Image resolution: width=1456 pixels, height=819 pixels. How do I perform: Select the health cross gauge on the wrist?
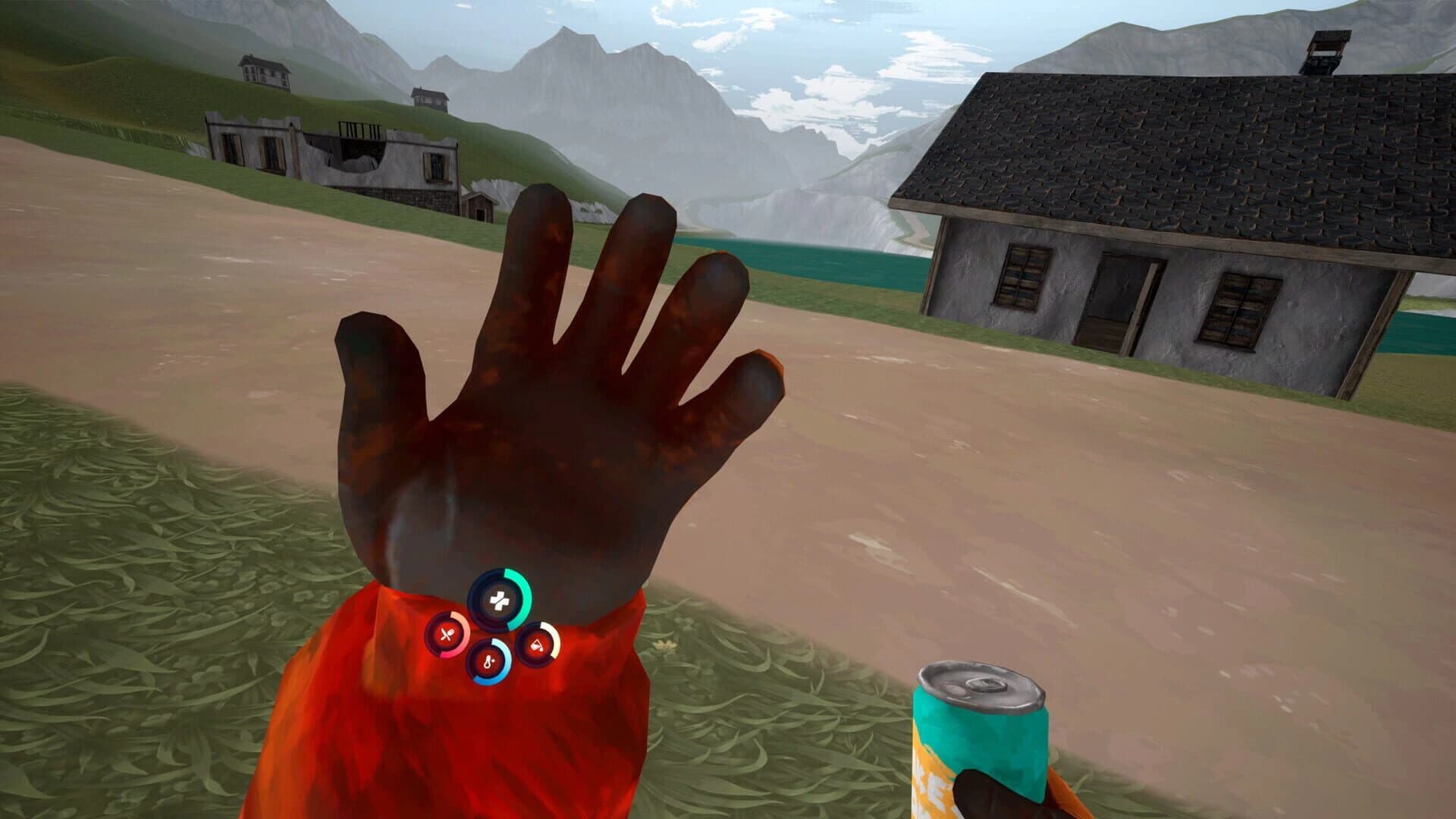coord(500,599)
